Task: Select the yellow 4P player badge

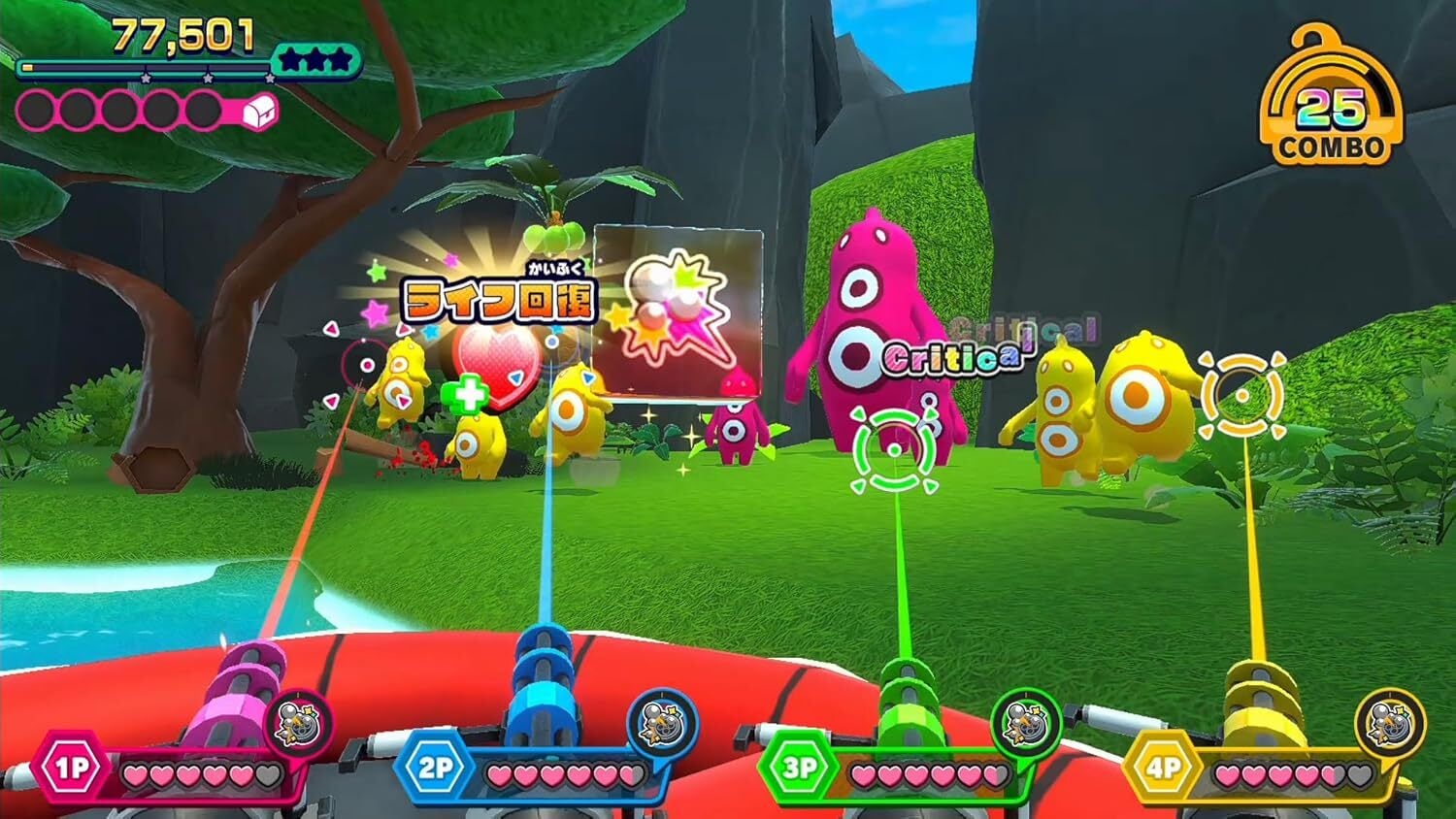Action: point(1164,770)
